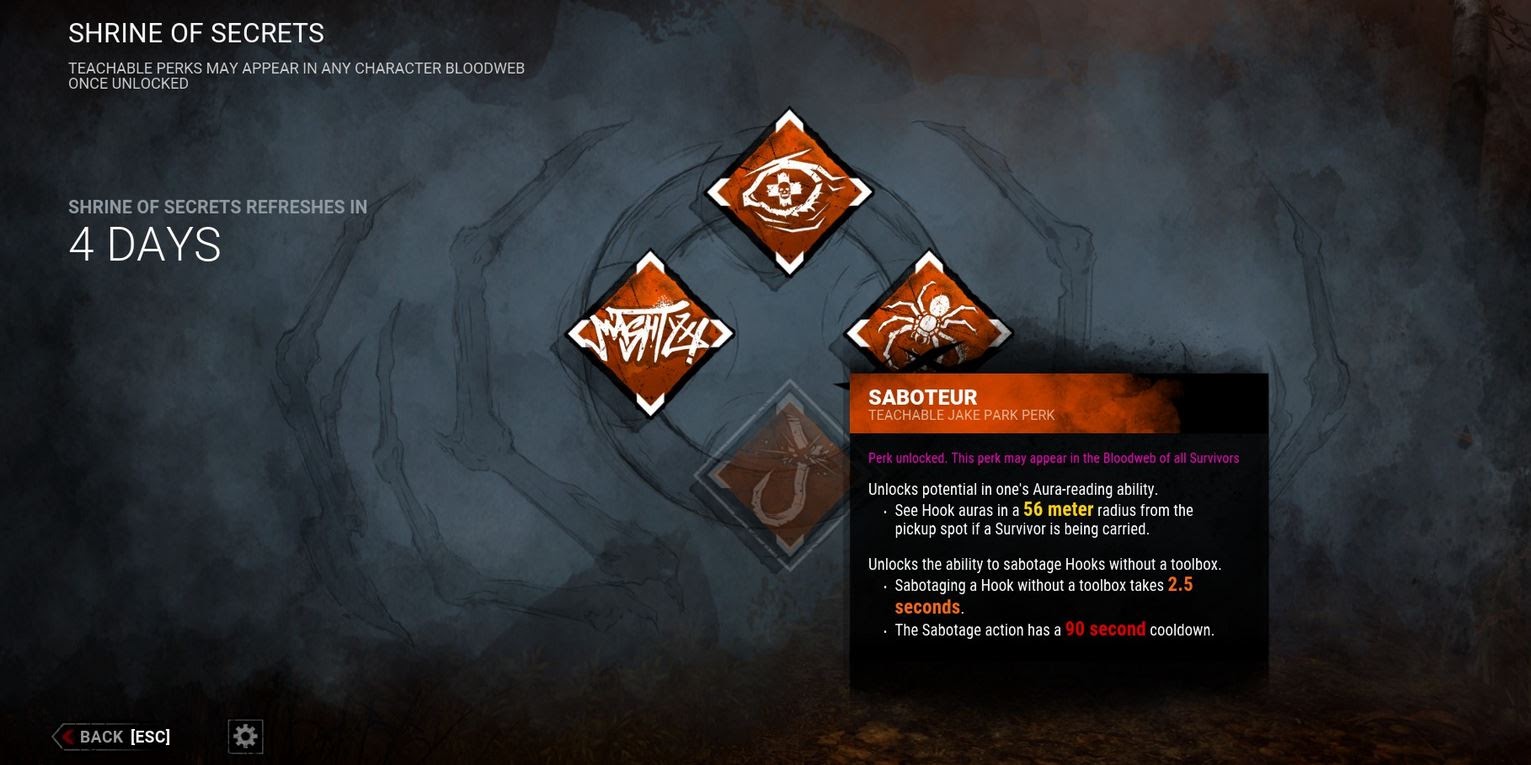Select the graffiti-tag perk on the left
Image resolution: width=1531 pixels, height=765 pixels.
coord(650,334)
